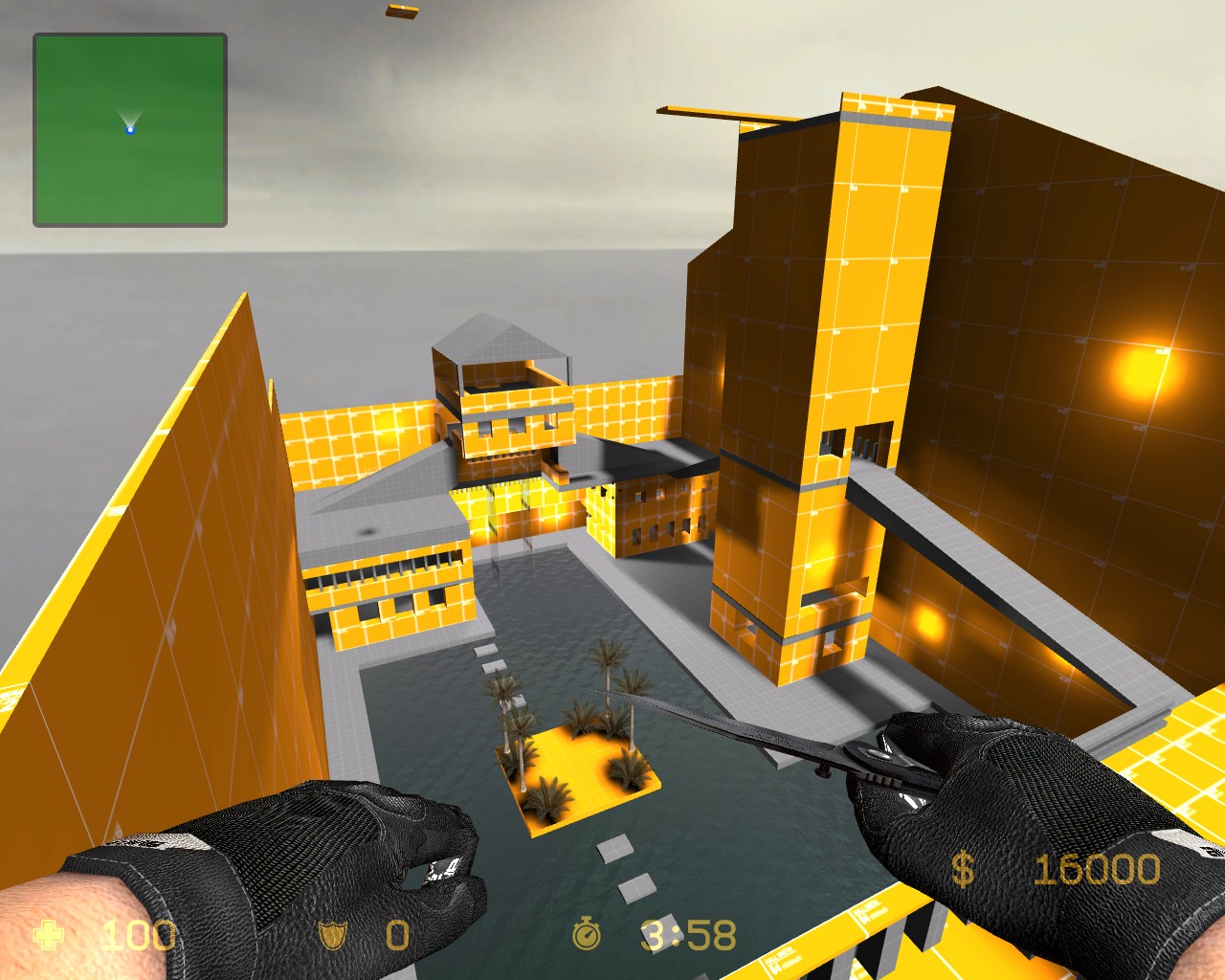Click the armor value reading 0
This screenshot has height=980, width=1225.
(x=396, y=936)
